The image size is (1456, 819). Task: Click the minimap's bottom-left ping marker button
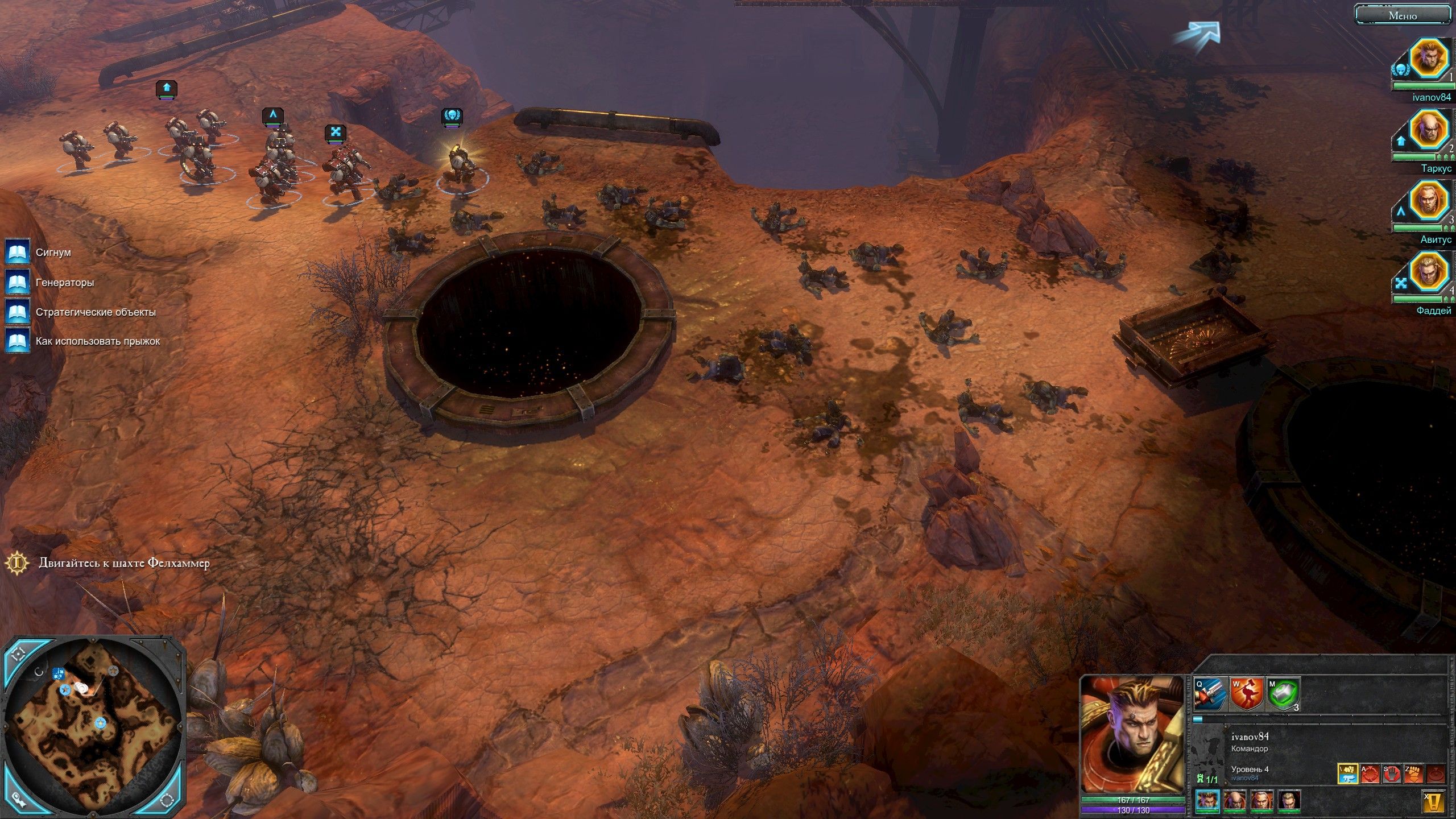pos(18,800)
